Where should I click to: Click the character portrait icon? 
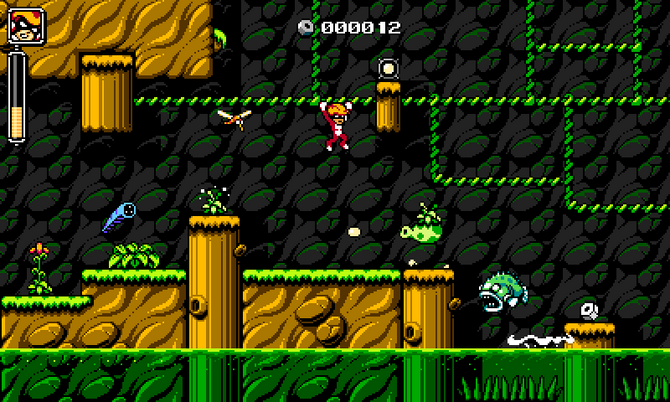[x=22, y=27]
